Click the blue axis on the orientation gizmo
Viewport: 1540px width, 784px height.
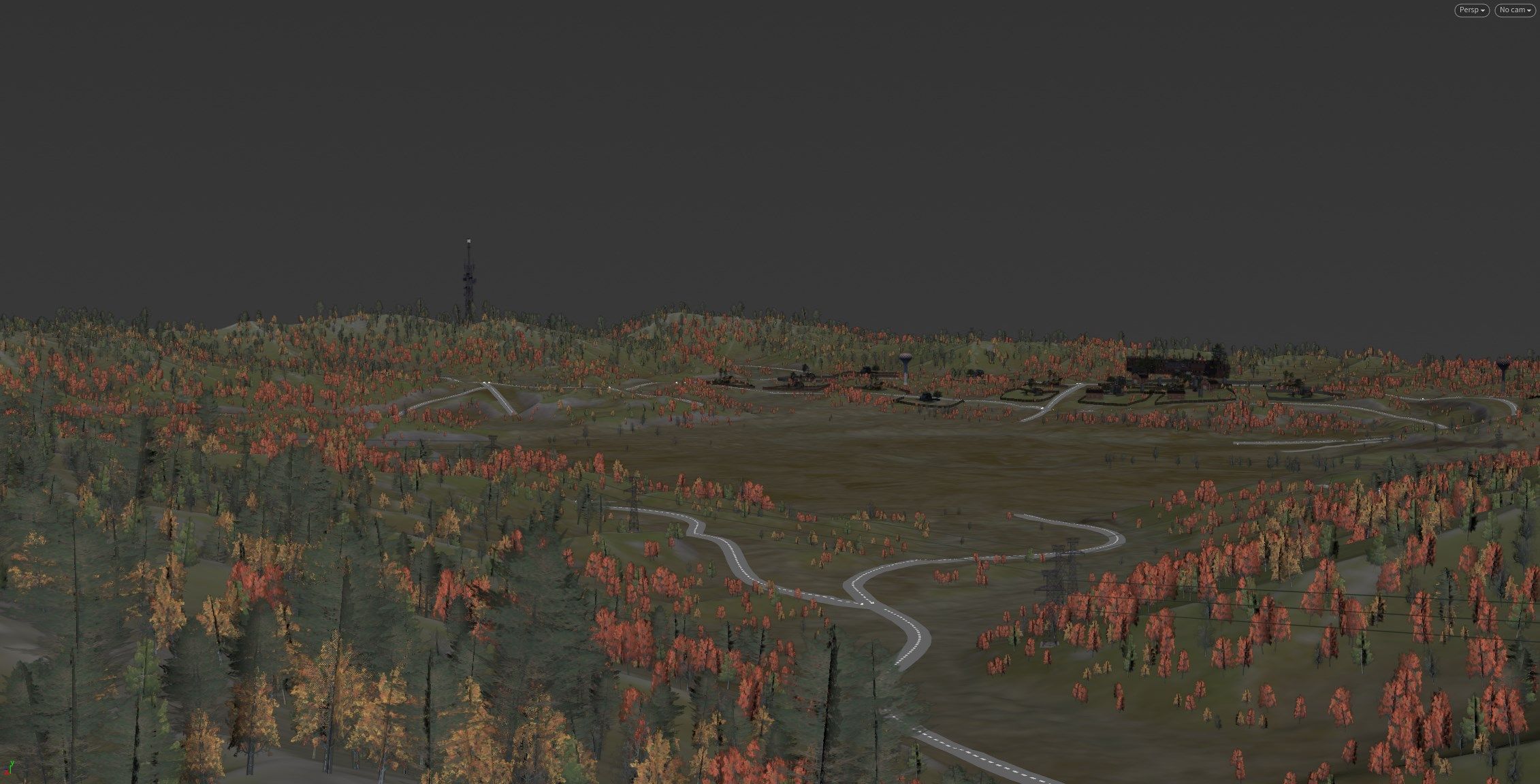[x=5, y=768]
